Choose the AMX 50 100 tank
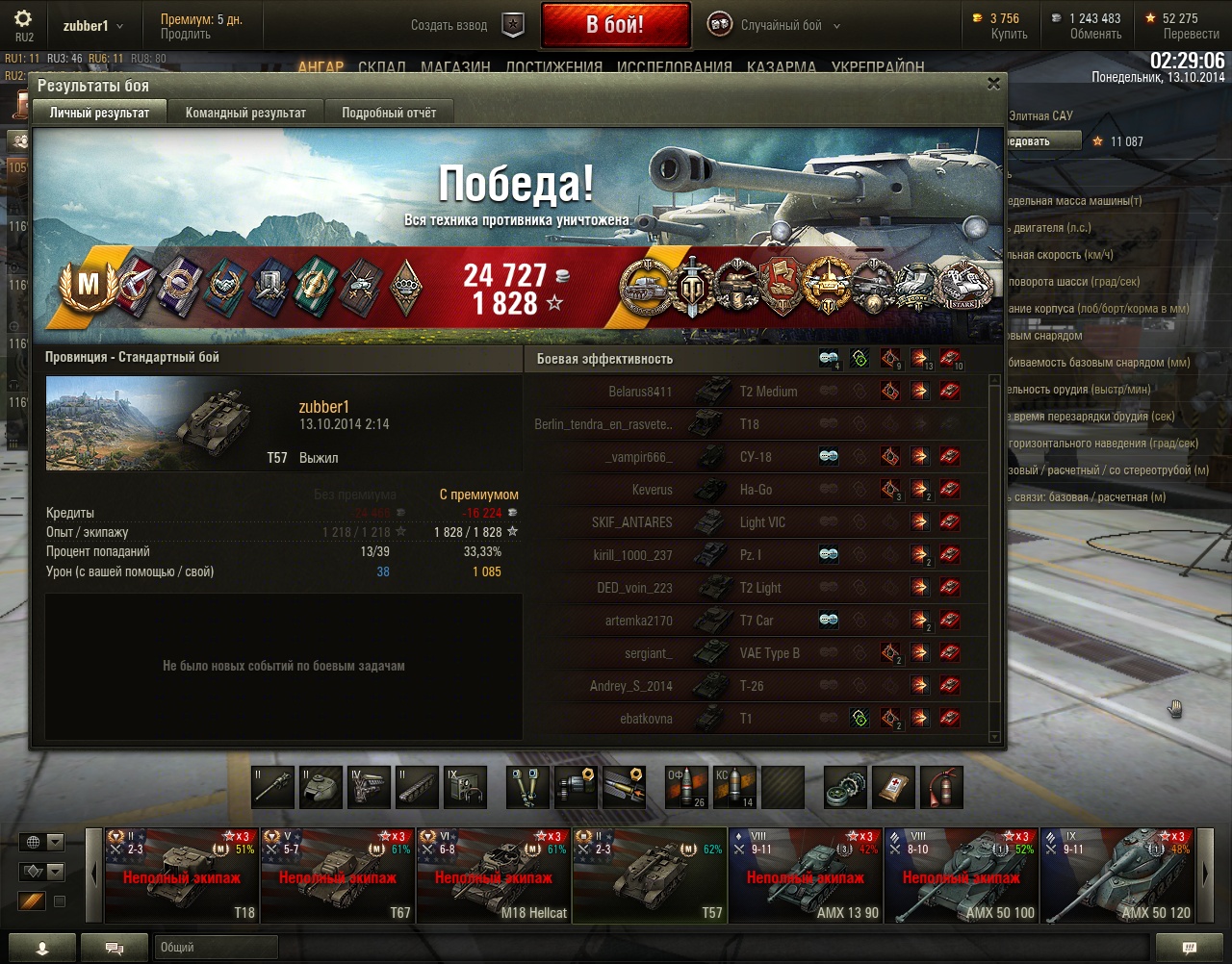The height and width of the screenshot is (964, 1232). (961, 875)
